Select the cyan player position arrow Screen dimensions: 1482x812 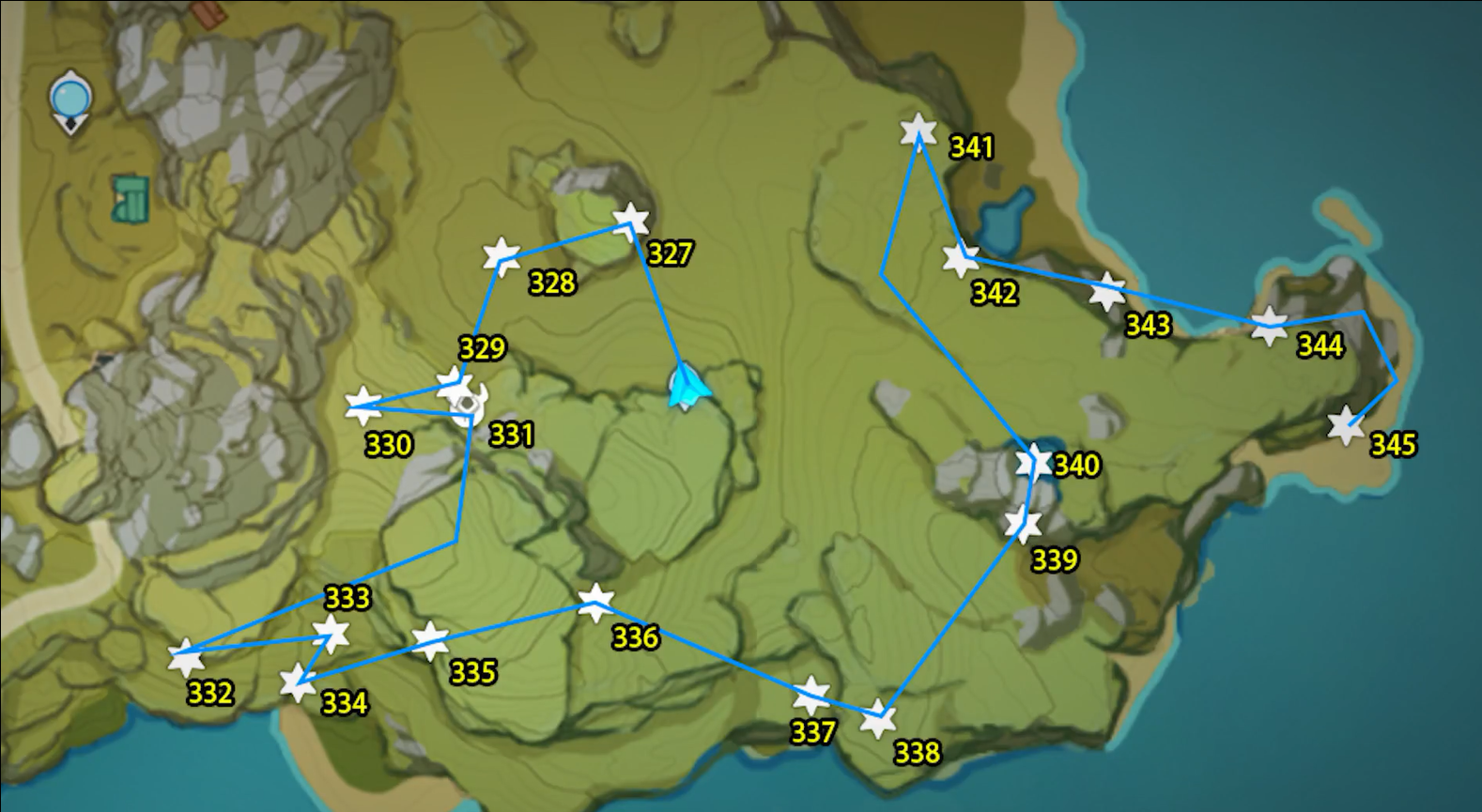pyautogui.click(x=687, y=385)
